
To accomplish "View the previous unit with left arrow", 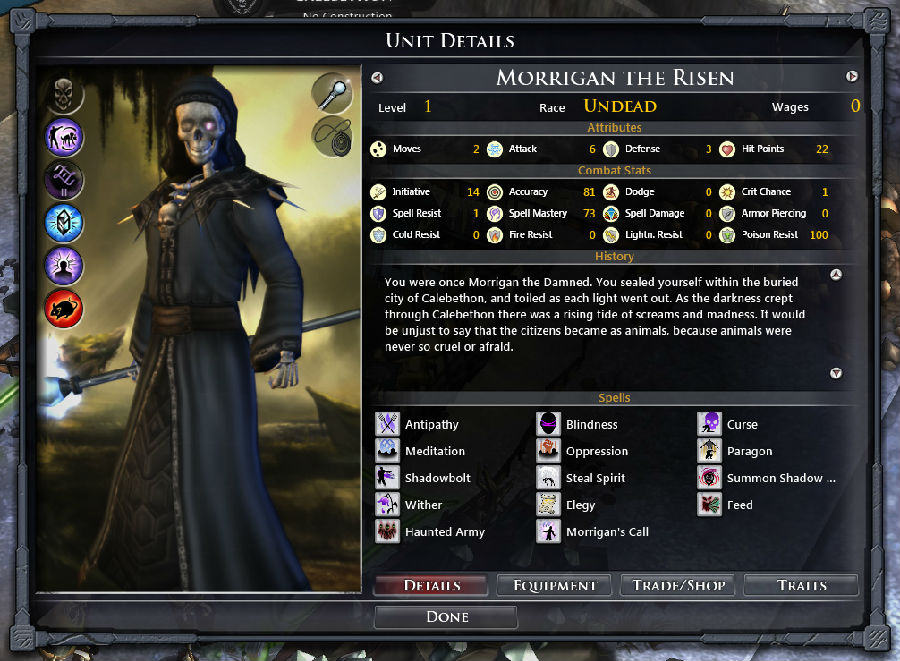I will [377, 77].
